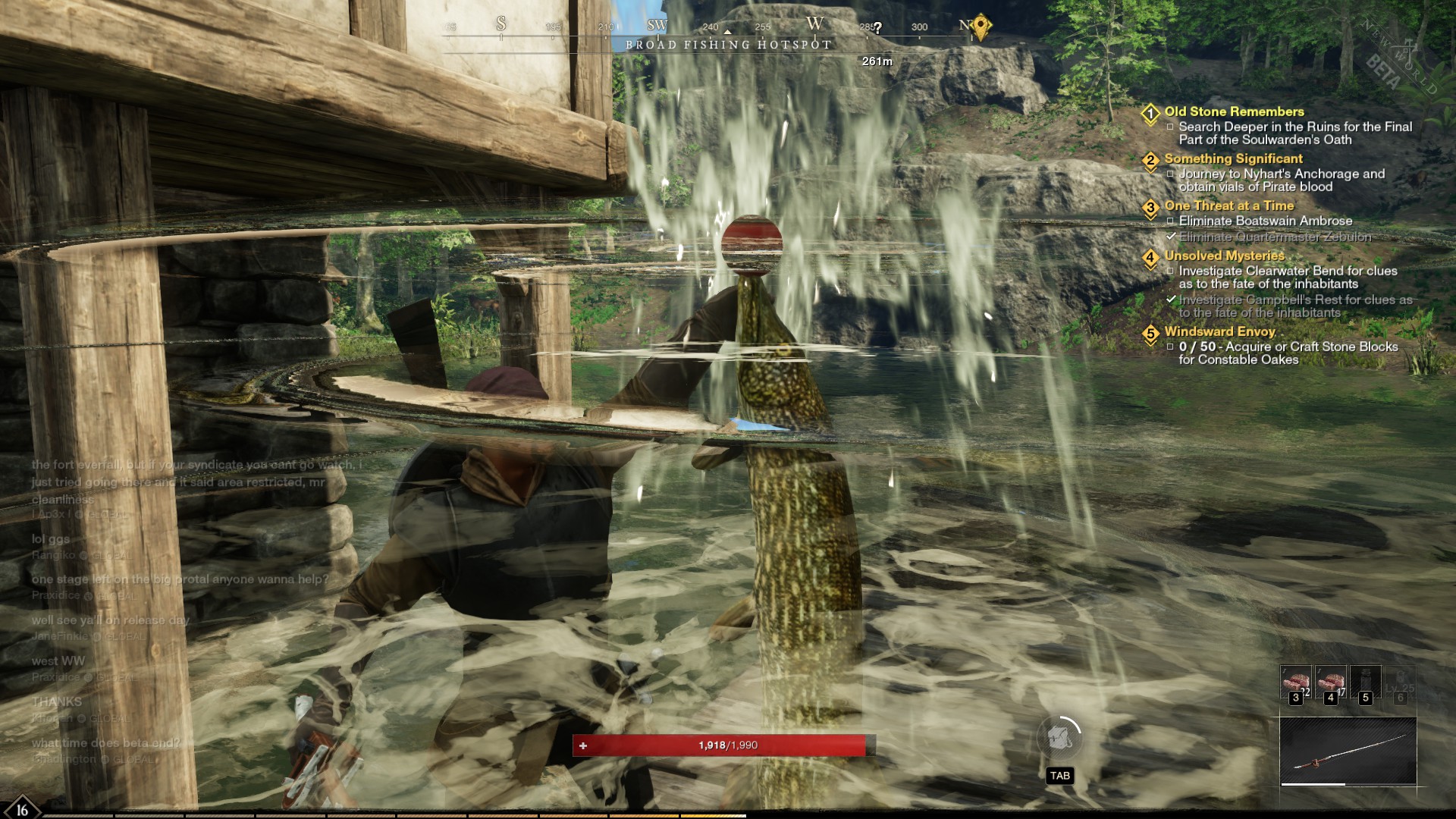Open the Unsolved Mysteries quest entry
The height and width of the screenshot is (819, 1456).
click(1224, 256)
